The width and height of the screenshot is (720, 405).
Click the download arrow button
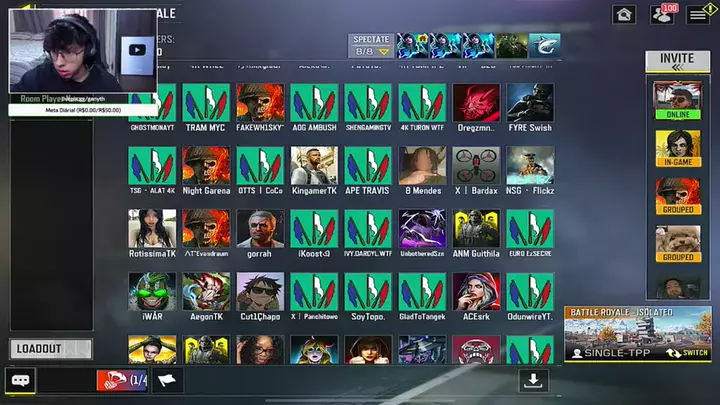tap(534, 380)
